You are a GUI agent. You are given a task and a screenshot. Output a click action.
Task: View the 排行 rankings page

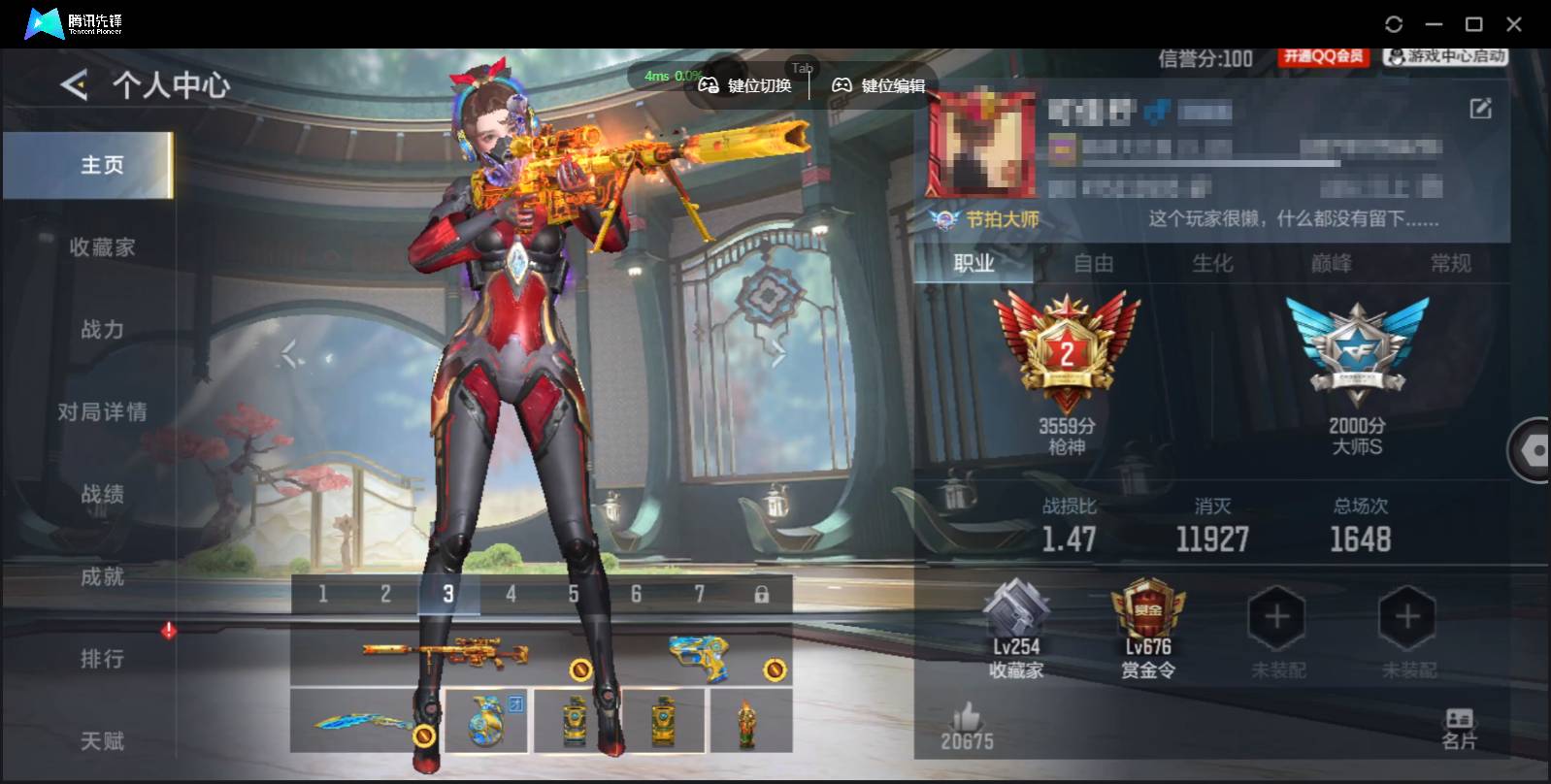coord(102,660)
